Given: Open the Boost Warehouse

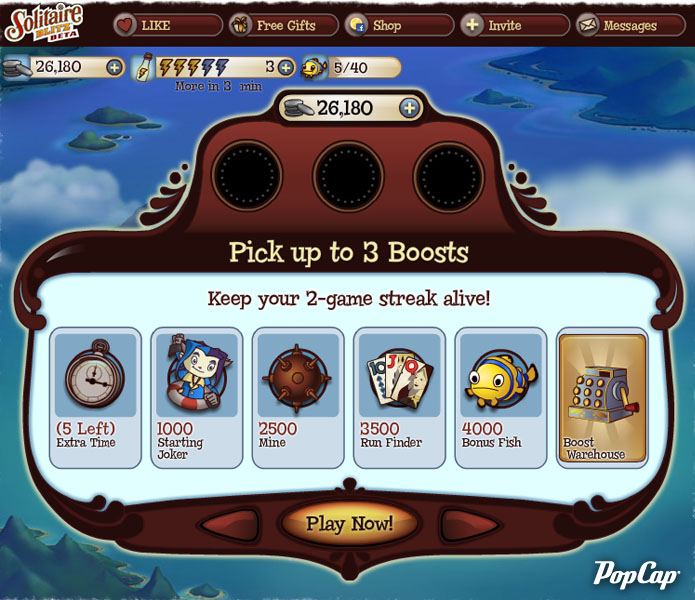Looking at the screenshot, I should pos(602,397).
